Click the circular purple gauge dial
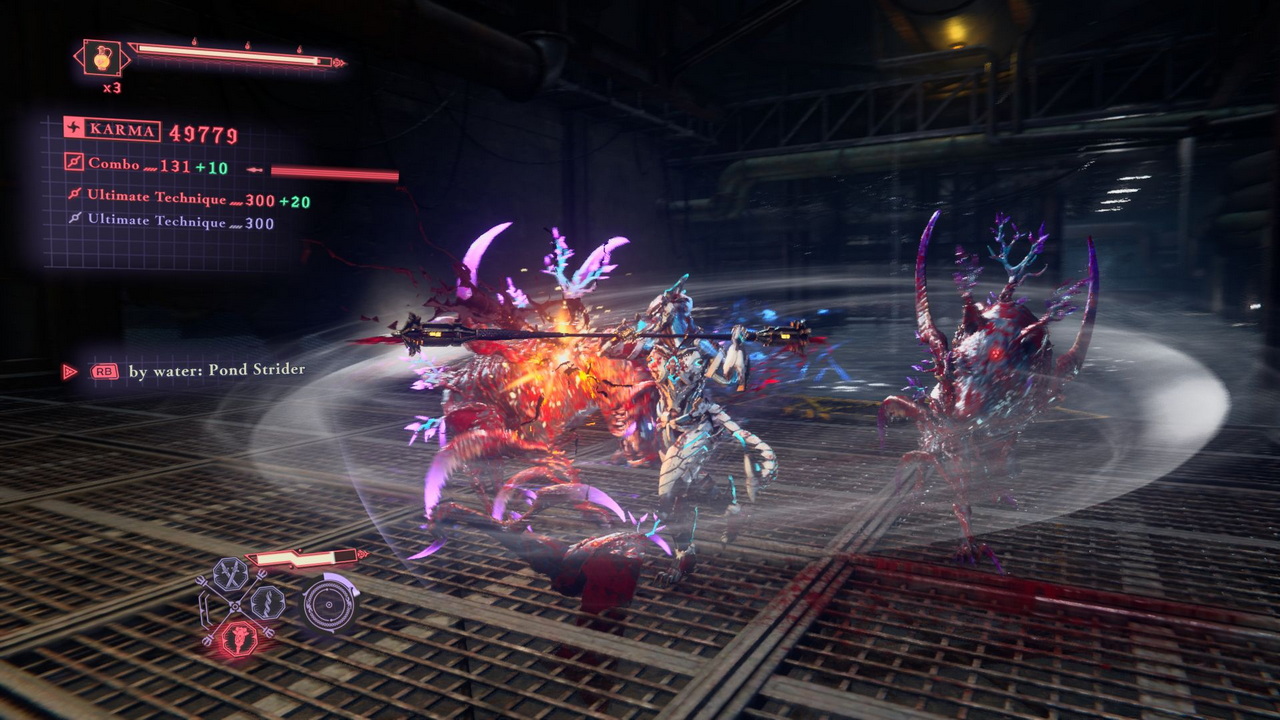The width and height of the screenshot is (1280, 720). point(327,604)
